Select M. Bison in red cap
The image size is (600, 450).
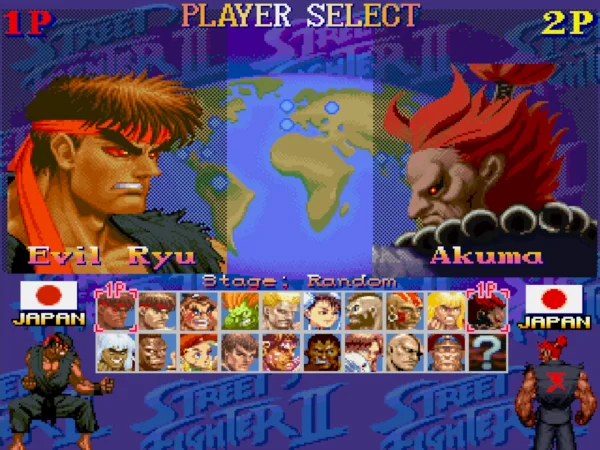tap(446, 352)
